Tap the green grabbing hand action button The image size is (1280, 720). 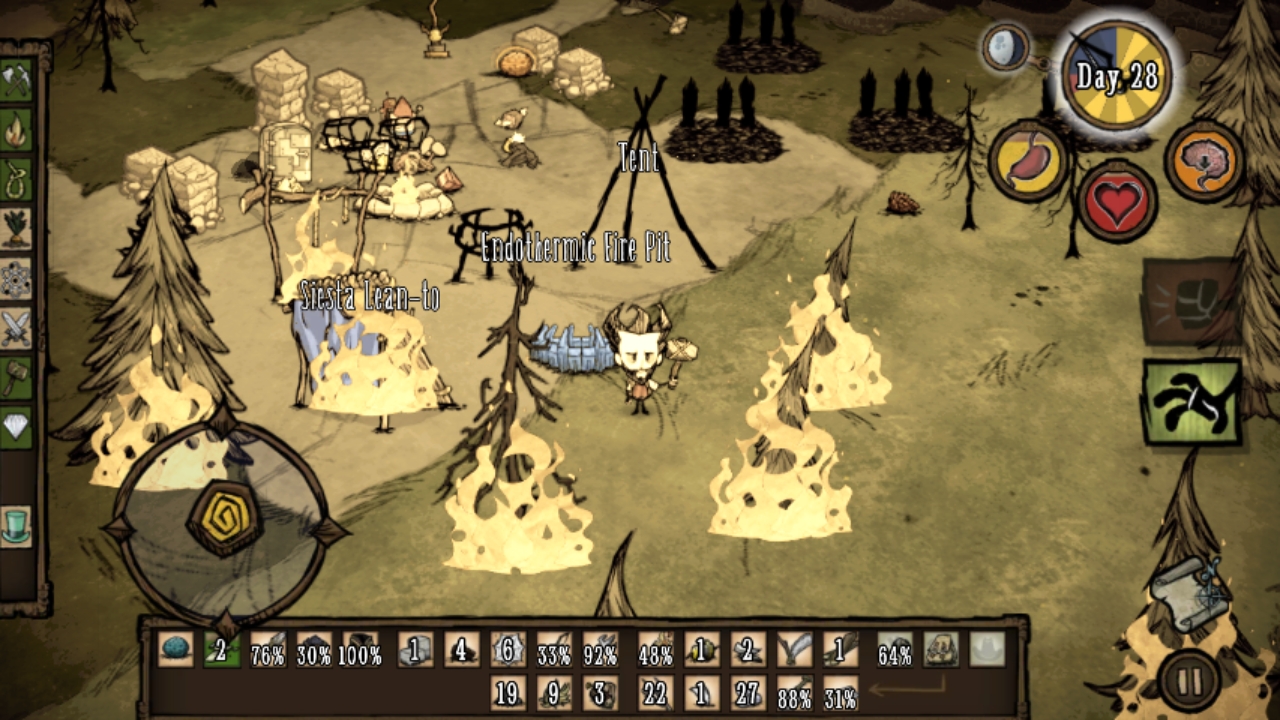[x=1192, y=402]
